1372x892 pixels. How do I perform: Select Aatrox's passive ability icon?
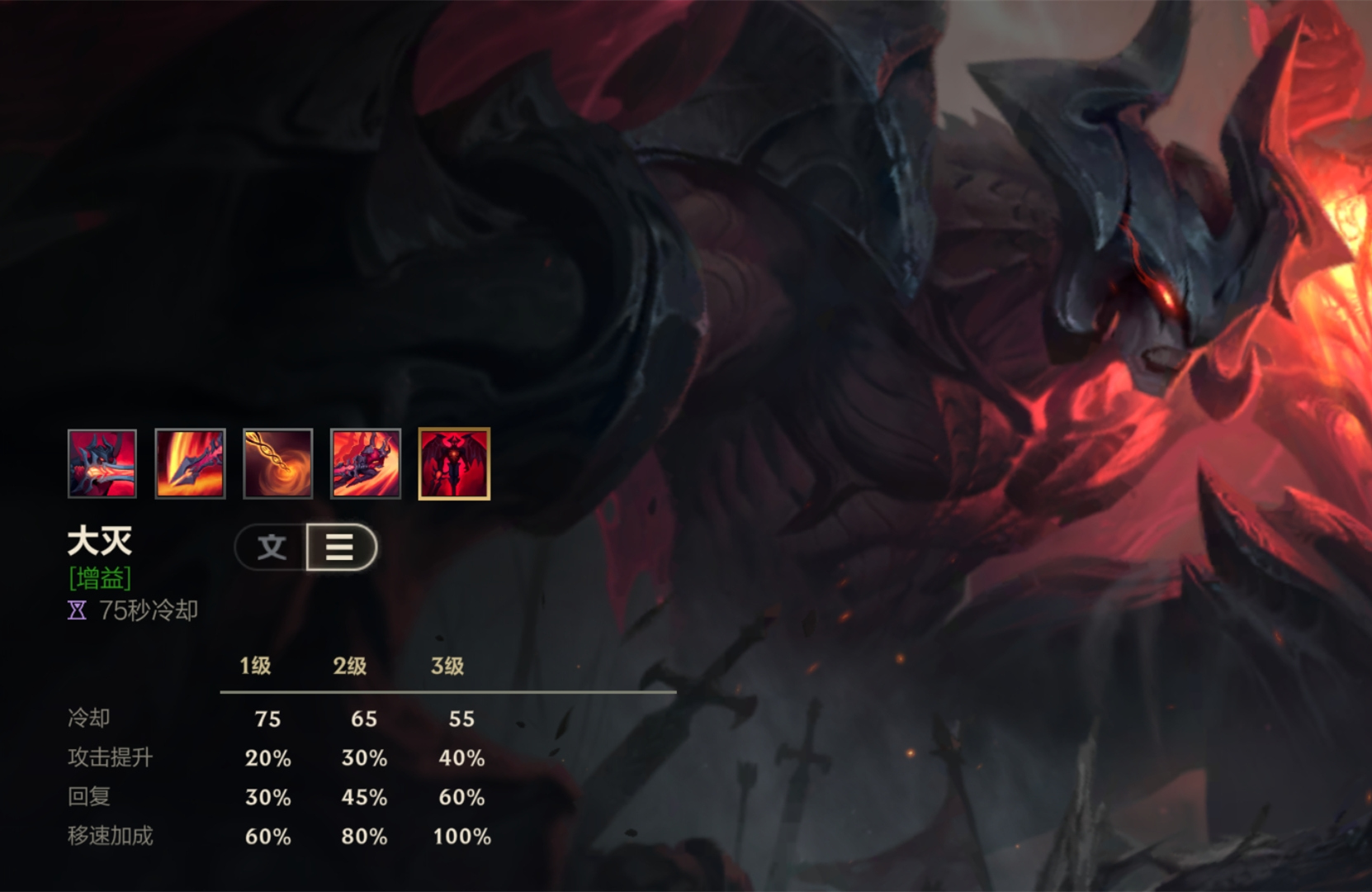click(102, 464)
